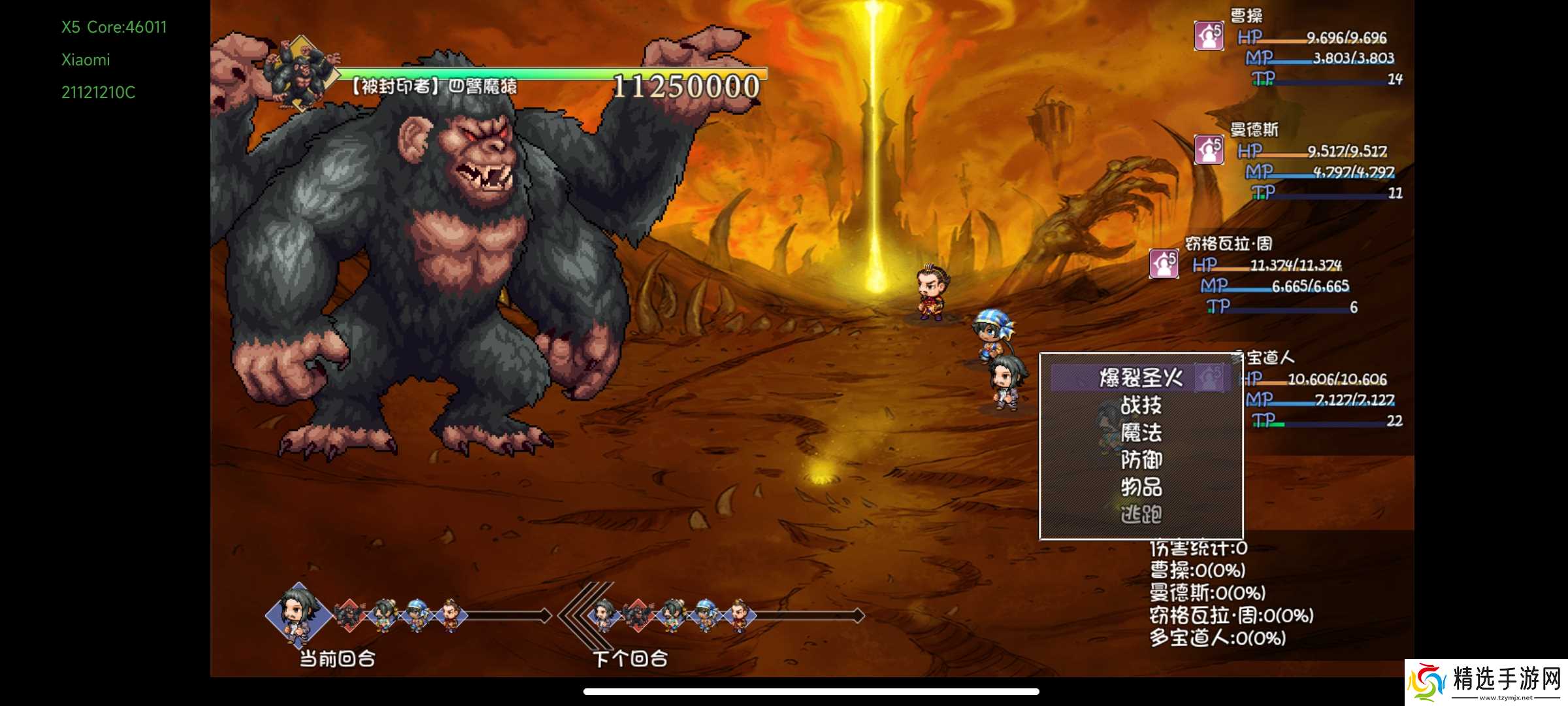
Task: Choose 战技 from the battle menu
Action: [1141, 405]
